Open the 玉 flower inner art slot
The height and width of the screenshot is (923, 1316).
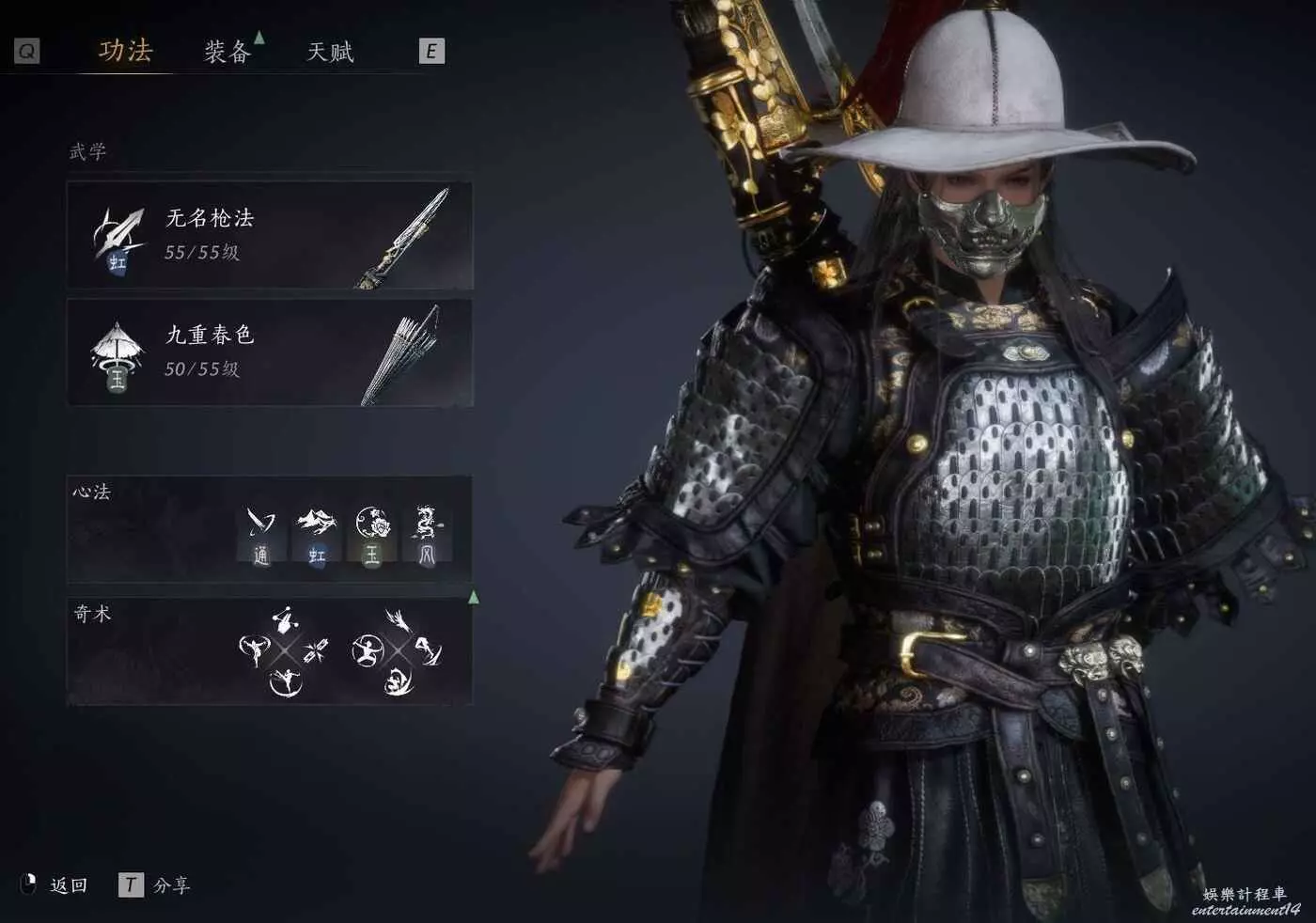[x=372, y=536]
